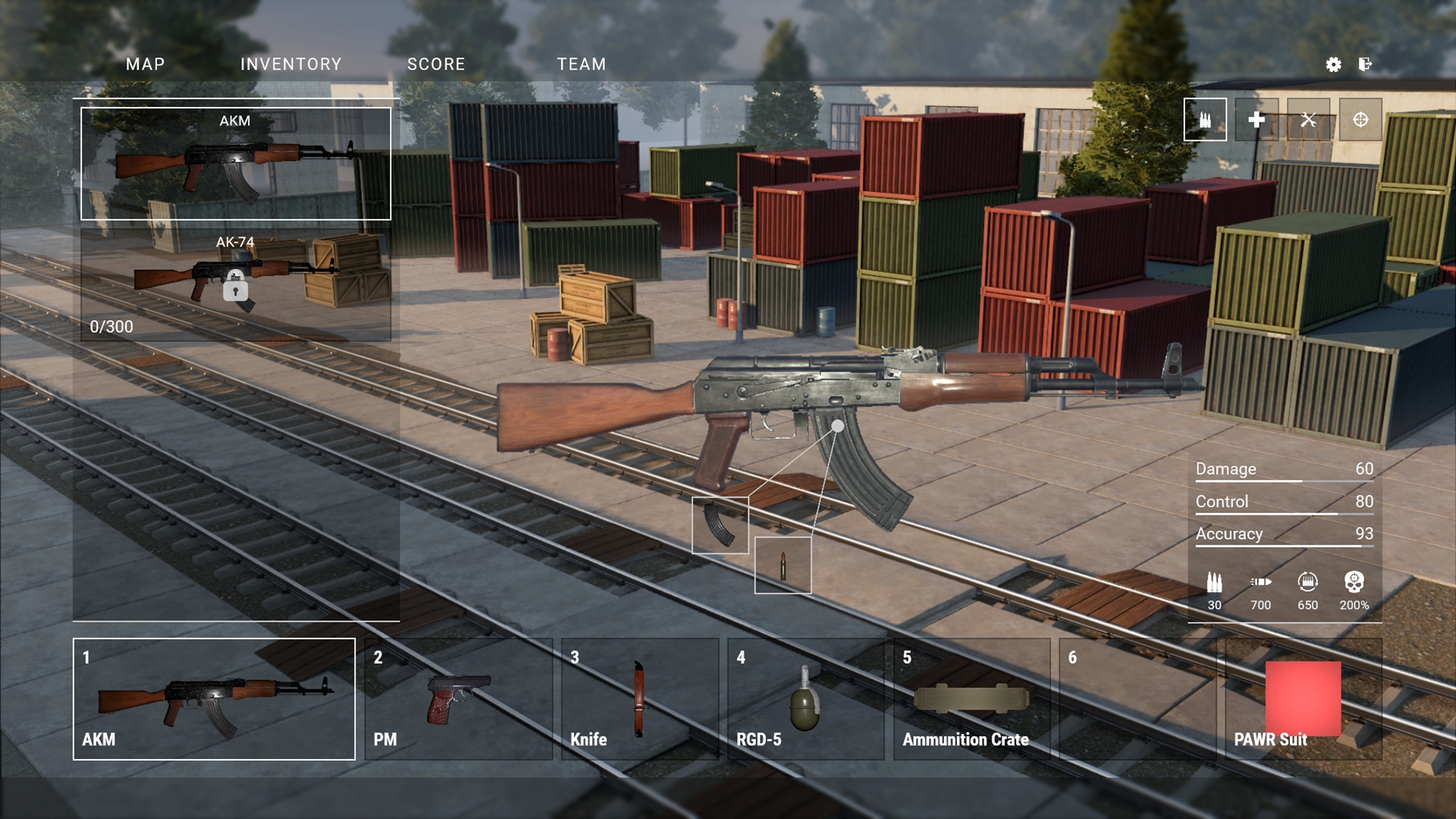Screen dimensions: 1456x819
Task: Select the ammunition category icon with bullets
Action: click(x=1205, y=120)
